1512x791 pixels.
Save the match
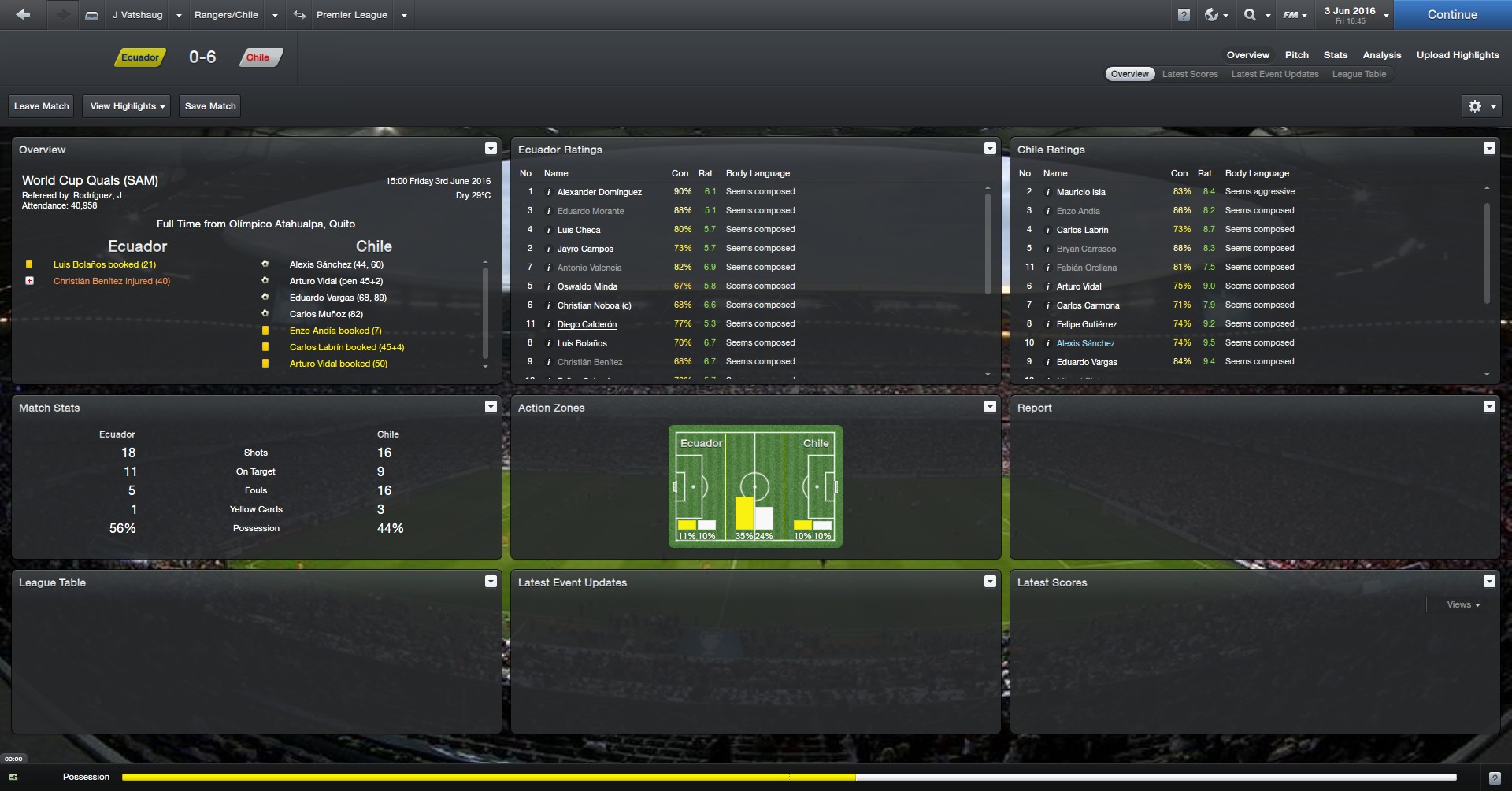click(x=209, y=106)
